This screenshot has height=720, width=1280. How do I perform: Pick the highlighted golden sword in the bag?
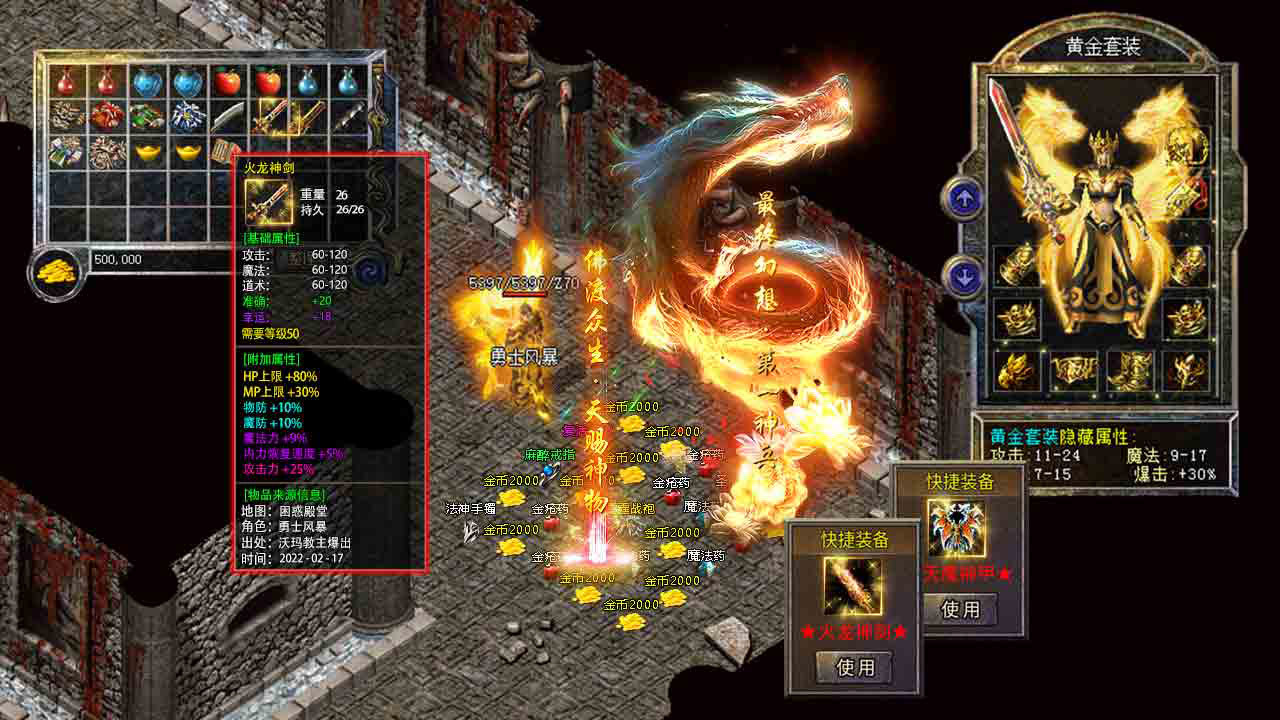[x=271, y=117]
